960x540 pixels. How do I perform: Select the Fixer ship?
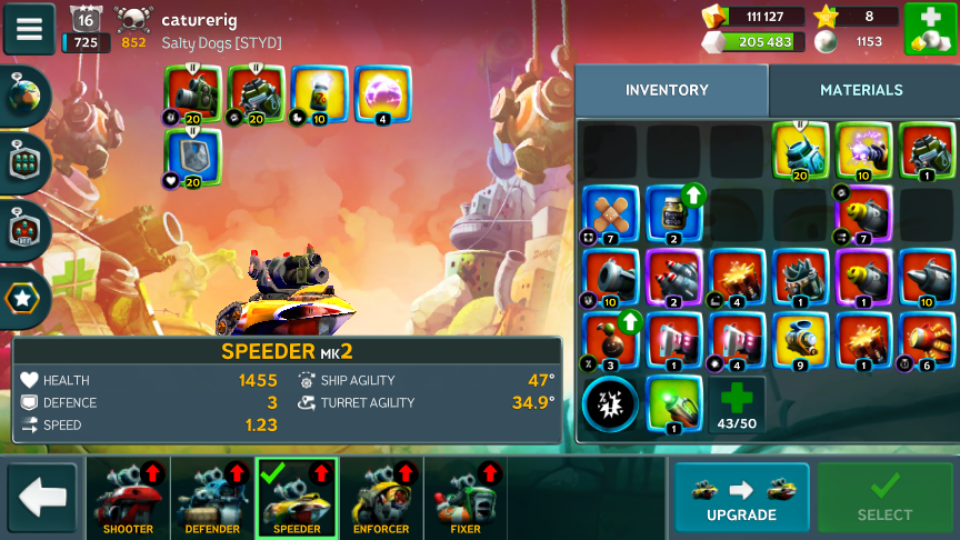click(465, 497)
